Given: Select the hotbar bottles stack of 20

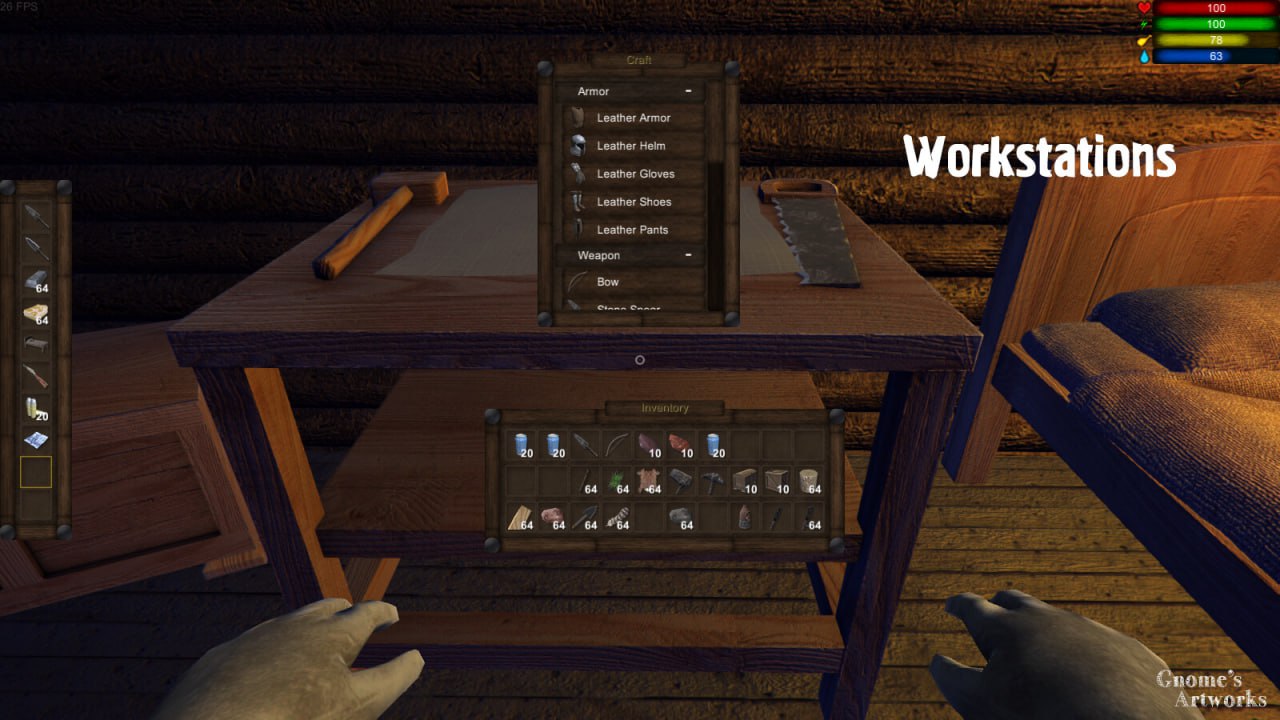Looking at the screenshot, I should [36, 408].
